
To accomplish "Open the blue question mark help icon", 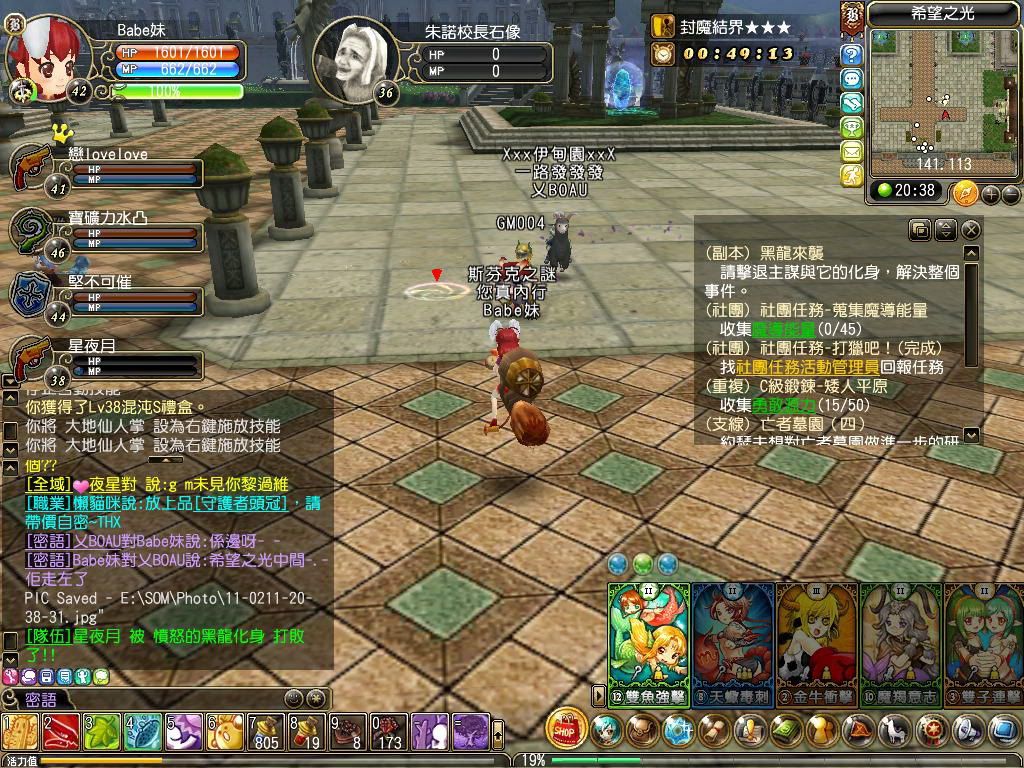I will [x=852, y=55].
